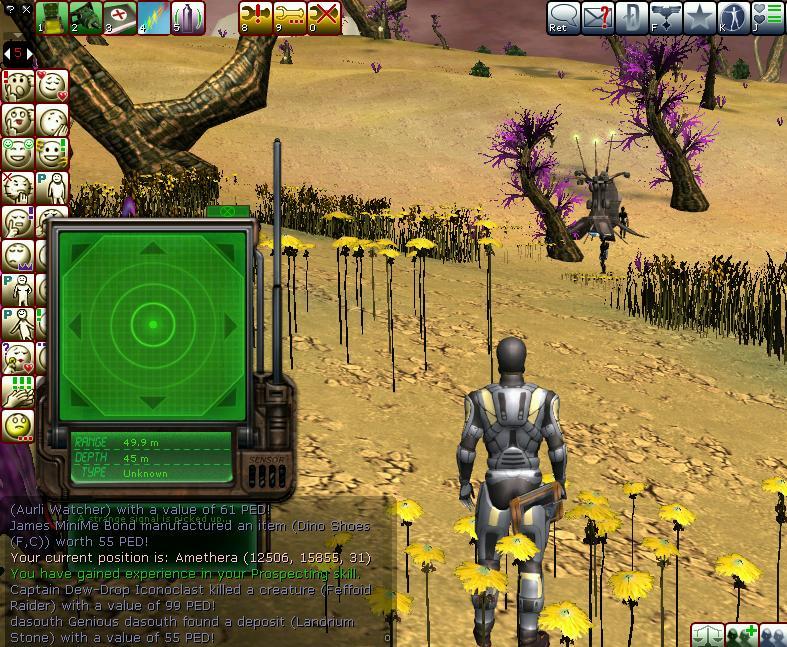
Task: Close the emote panel with the X button
Action: [x=26, y=10]
